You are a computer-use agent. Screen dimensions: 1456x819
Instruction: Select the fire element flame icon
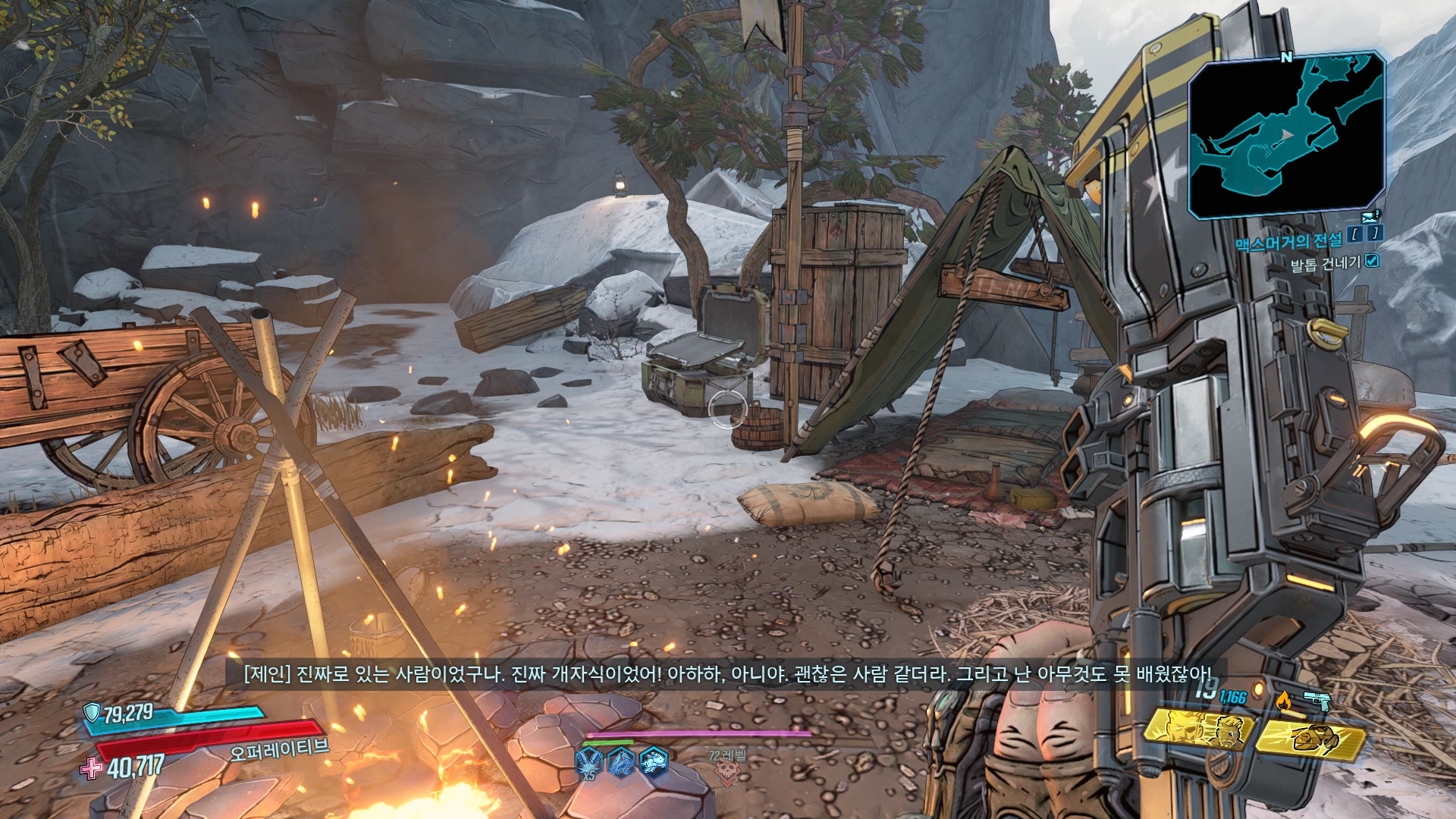coord(1283,698)
